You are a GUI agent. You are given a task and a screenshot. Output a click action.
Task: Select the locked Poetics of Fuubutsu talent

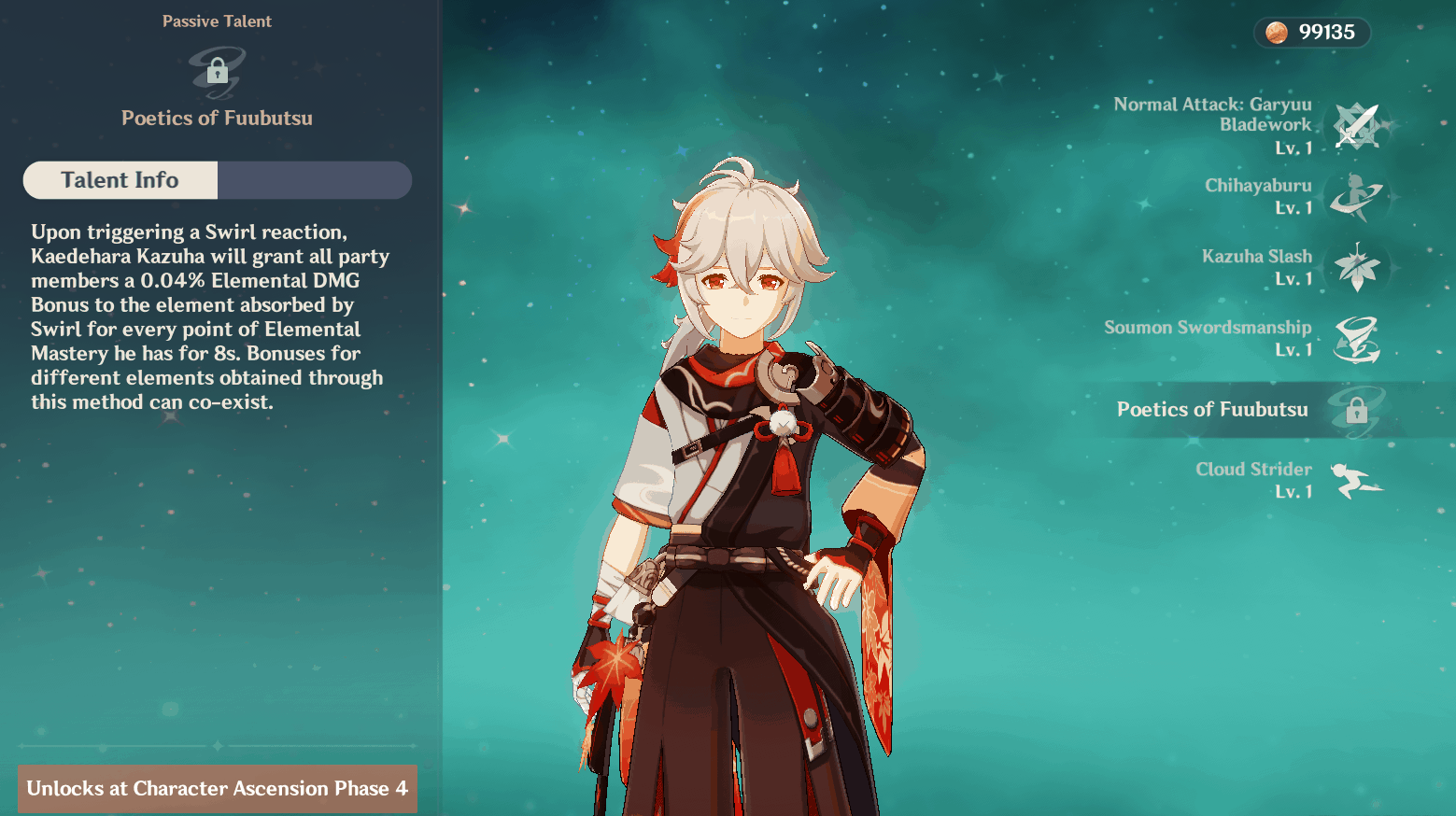1356,410
